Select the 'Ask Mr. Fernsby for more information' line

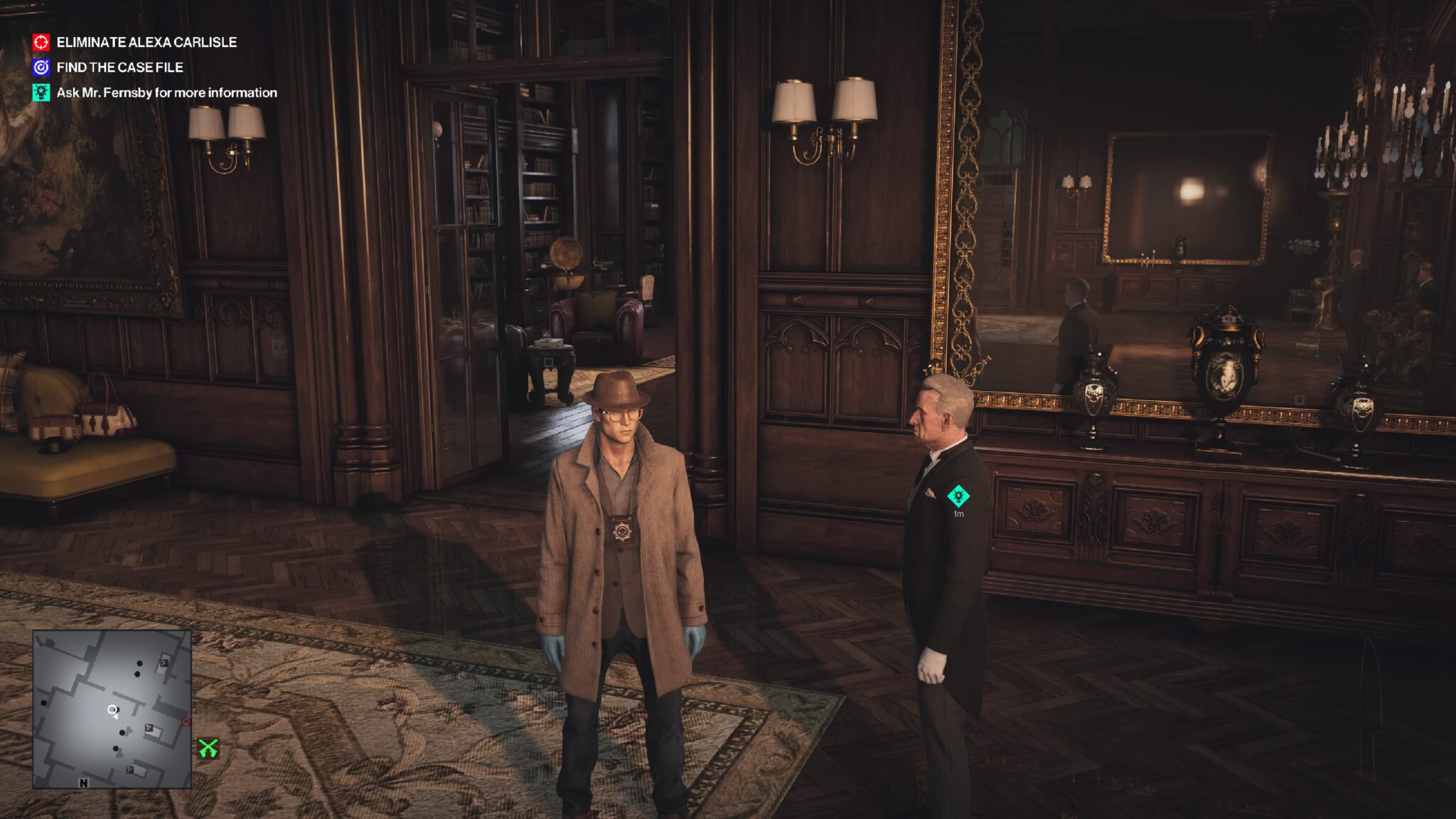(x=166, y=92)
